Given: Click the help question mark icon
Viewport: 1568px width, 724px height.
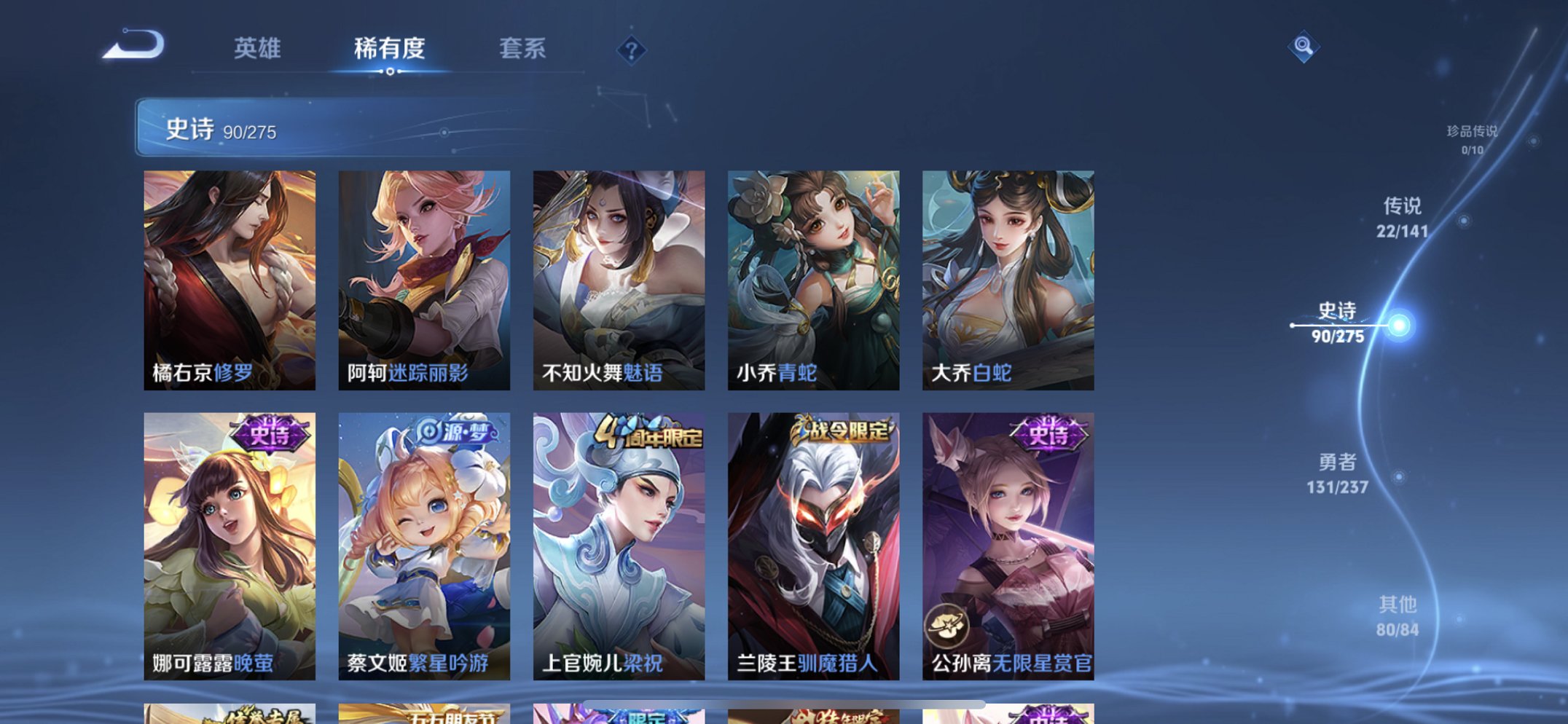Looking at the screenshot, I should [631, 50].
